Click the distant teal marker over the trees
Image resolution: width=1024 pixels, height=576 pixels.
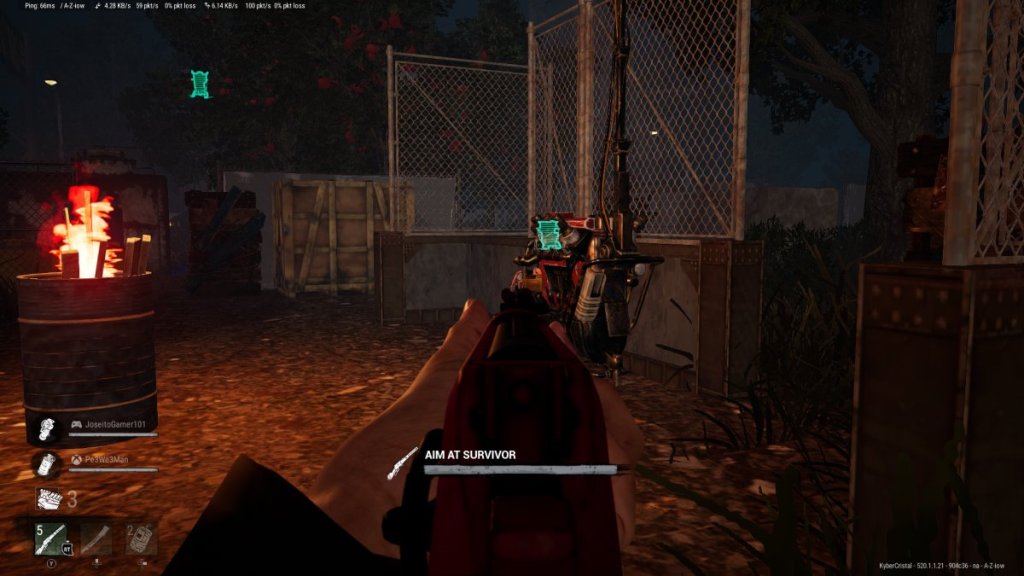(200, 84)
